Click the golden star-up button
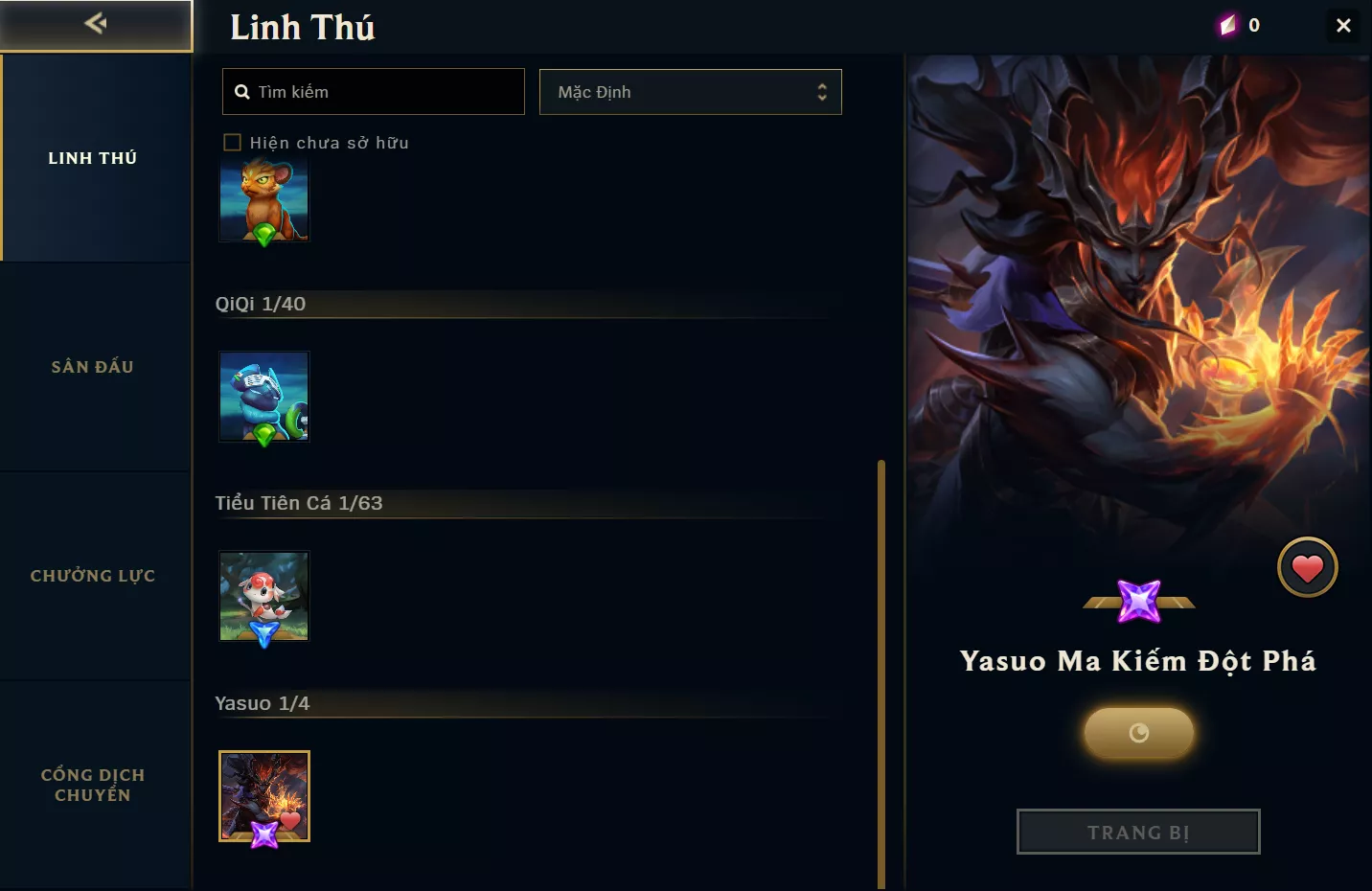Image resolution: width=1372 pixels, height=891 pixels. pos(1138,733)
